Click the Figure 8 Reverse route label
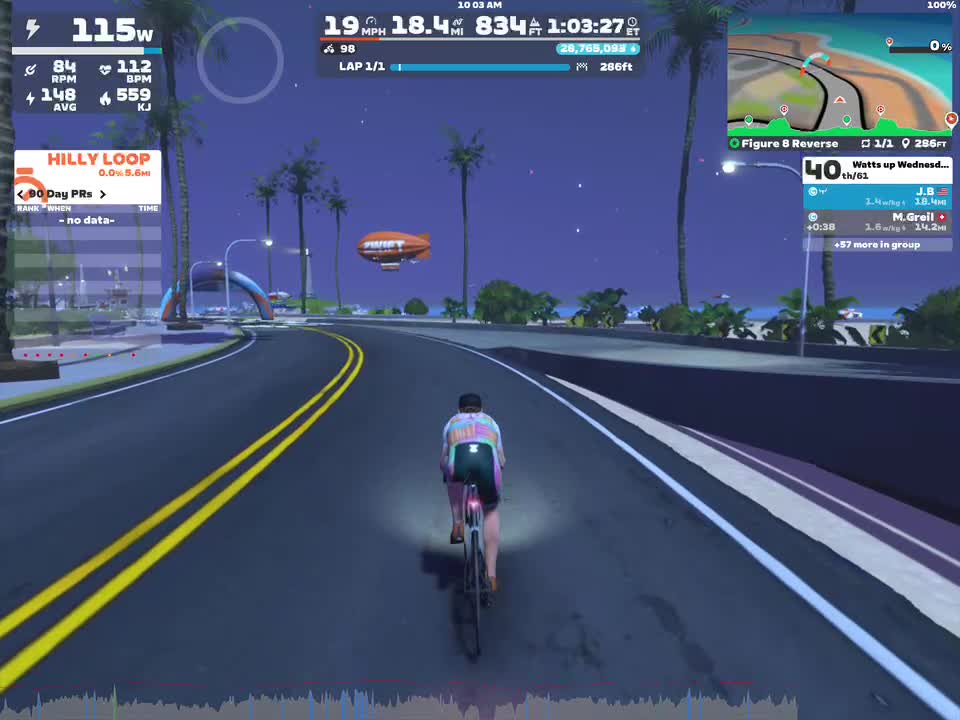The height and width of the screenshot is (720, 960). point(789,144)
